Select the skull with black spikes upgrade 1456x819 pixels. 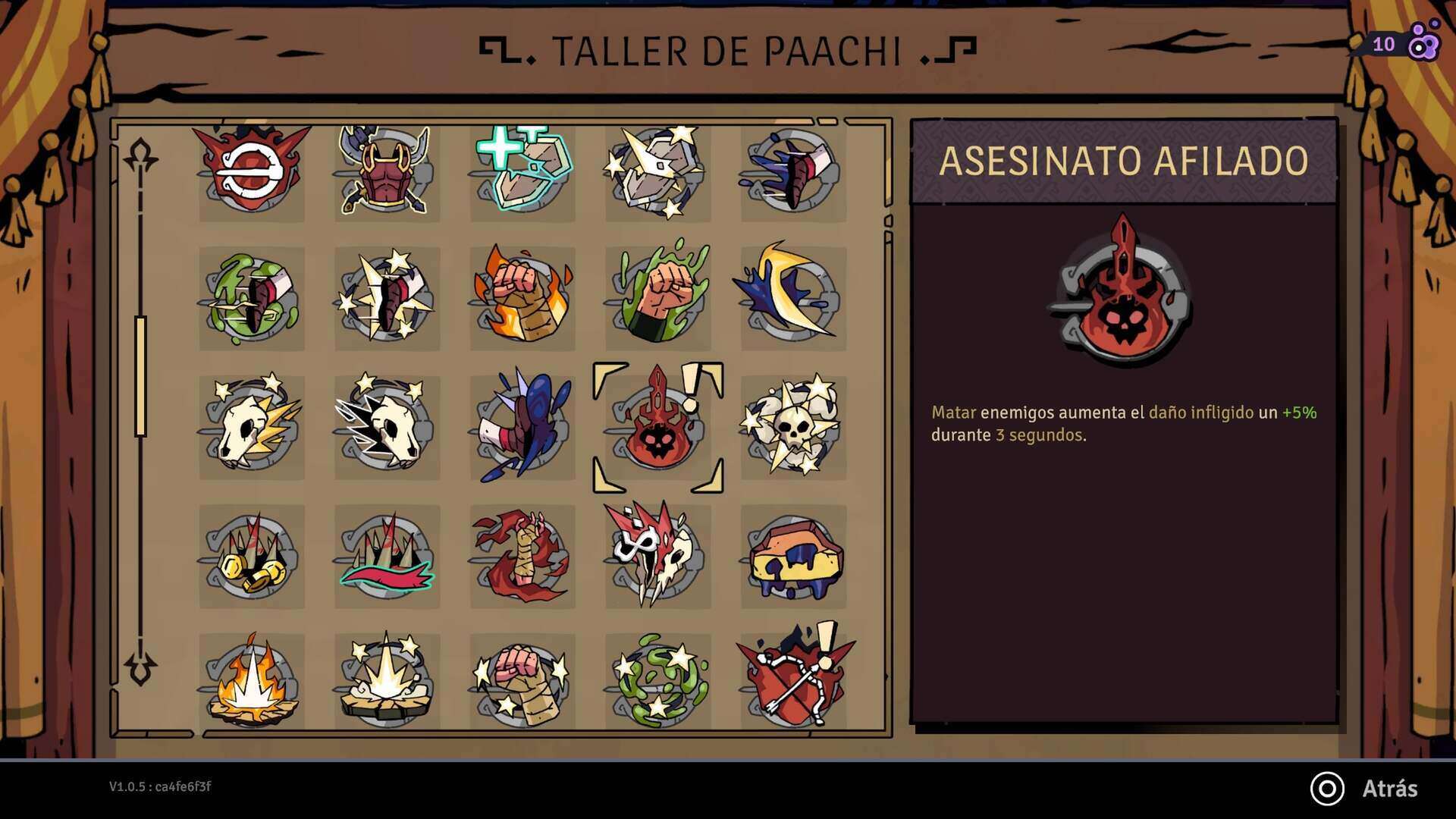click(387, 427)
